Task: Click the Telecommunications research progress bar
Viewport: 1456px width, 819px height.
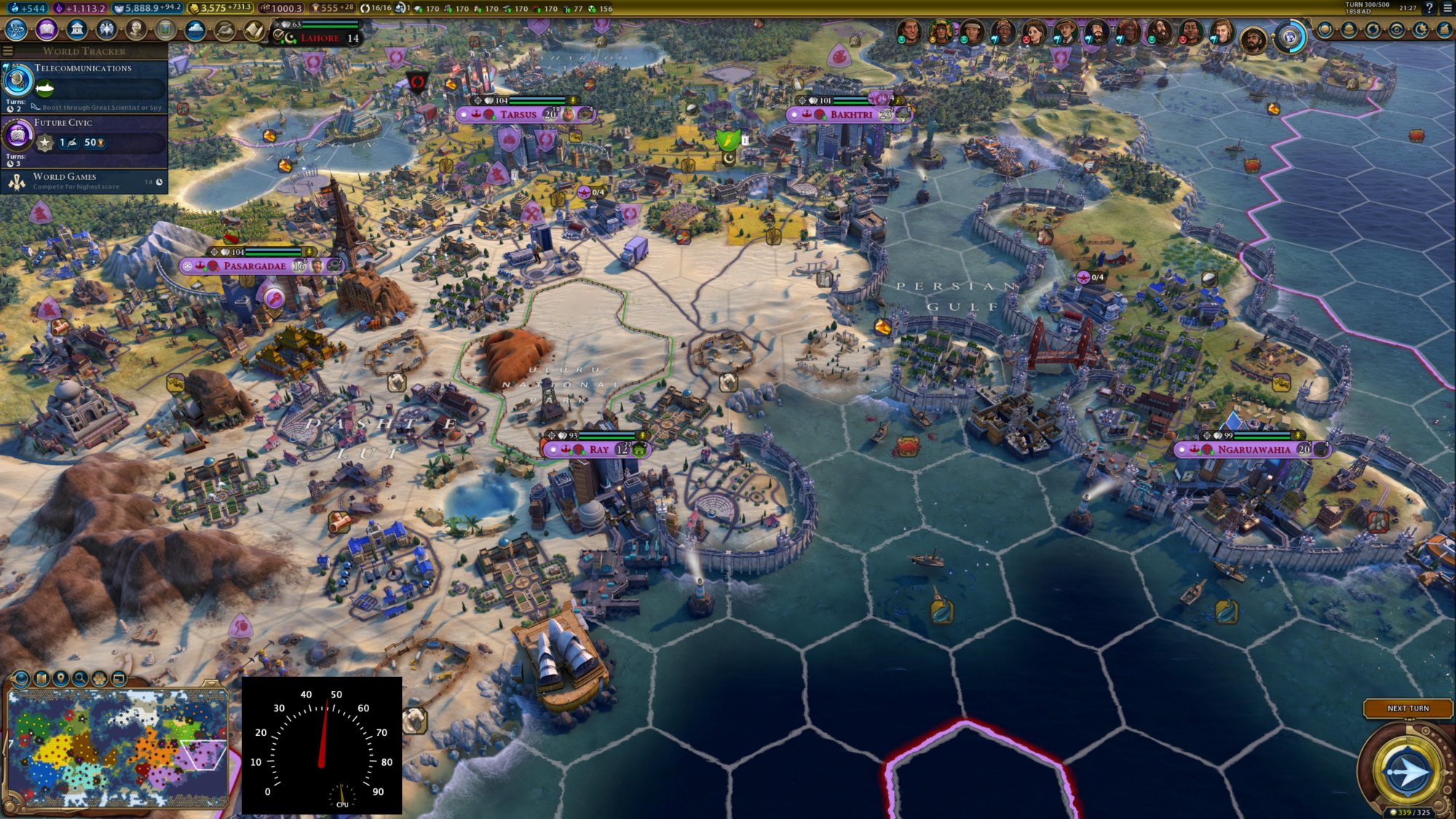Action: pyautogui.click(x=102, y=89)
